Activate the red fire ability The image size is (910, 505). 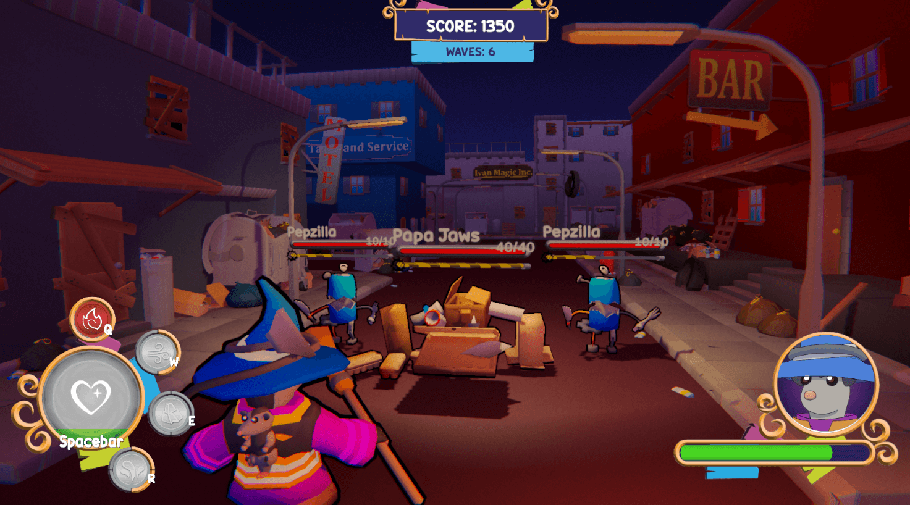pos(91,320)
